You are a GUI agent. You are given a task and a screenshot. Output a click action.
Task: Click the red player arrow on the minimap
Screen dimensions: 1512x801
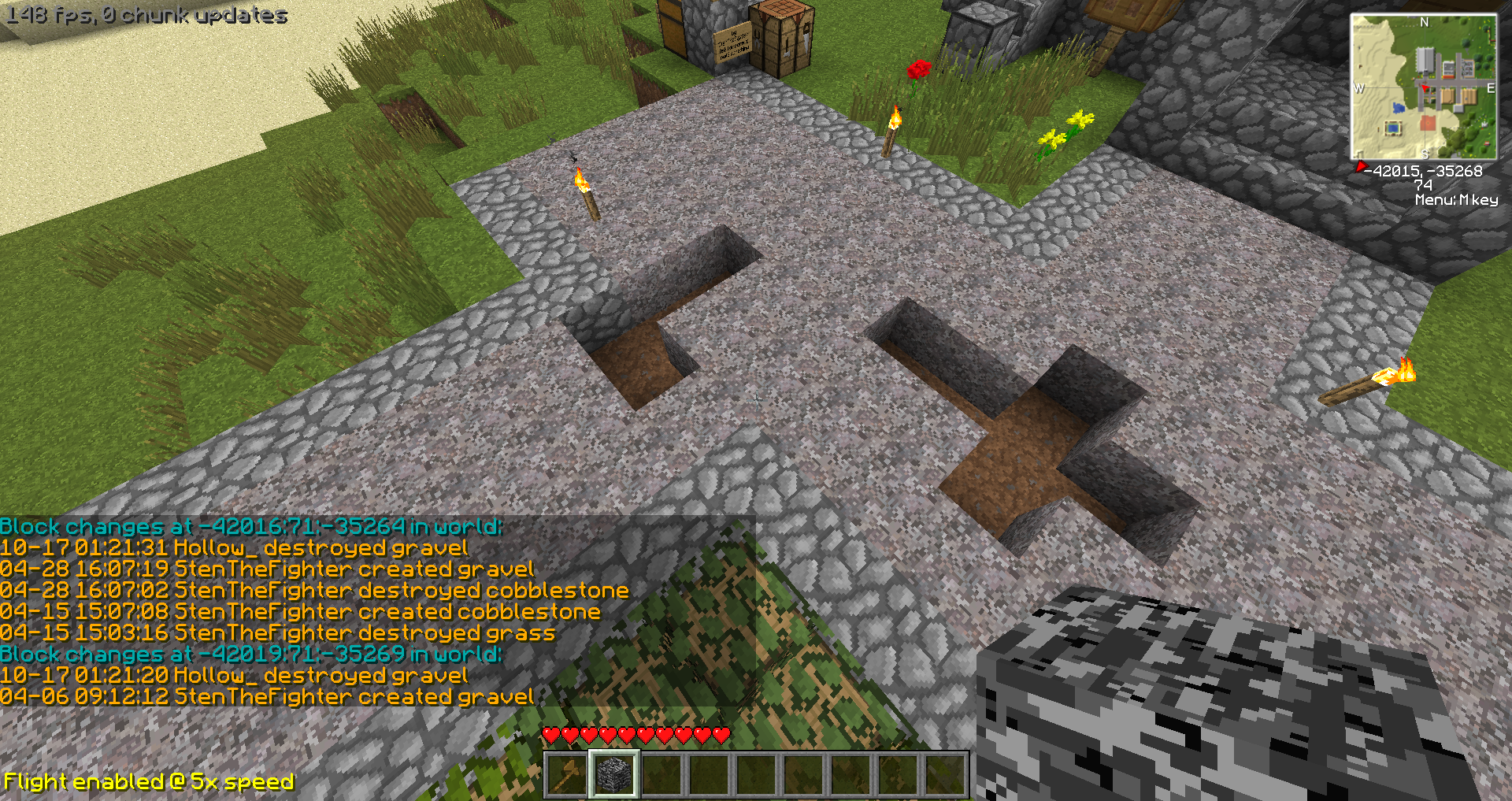tap(1425, 87)
